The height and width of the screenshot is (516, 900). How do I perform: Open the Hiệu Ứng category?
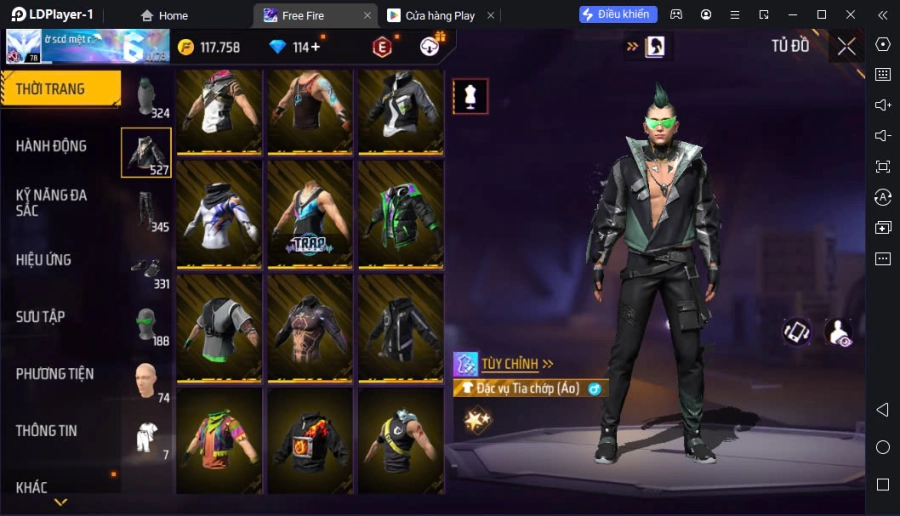(x=44, y=260)
